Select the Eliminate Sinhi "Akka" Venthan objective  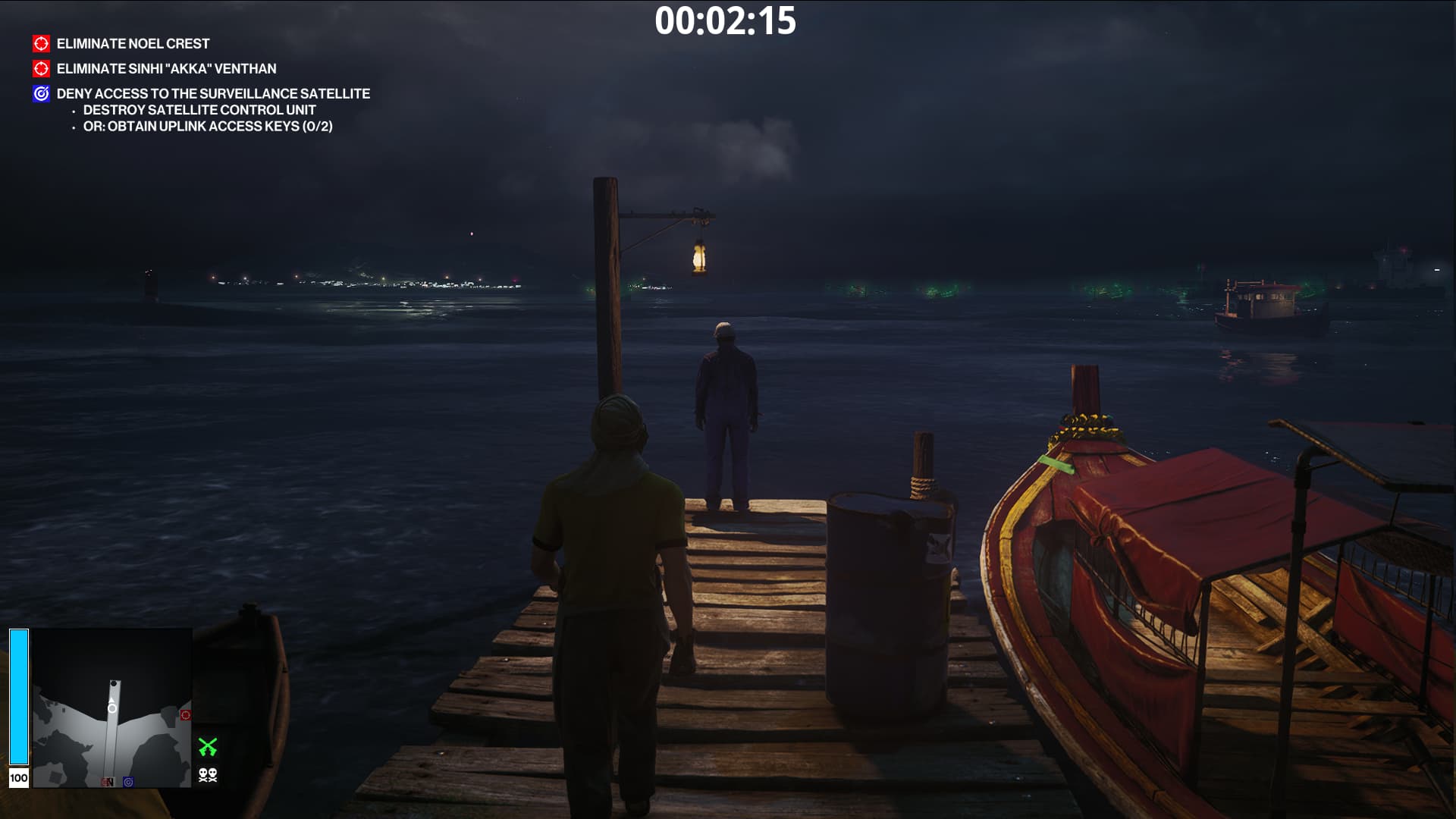[166, 69]
